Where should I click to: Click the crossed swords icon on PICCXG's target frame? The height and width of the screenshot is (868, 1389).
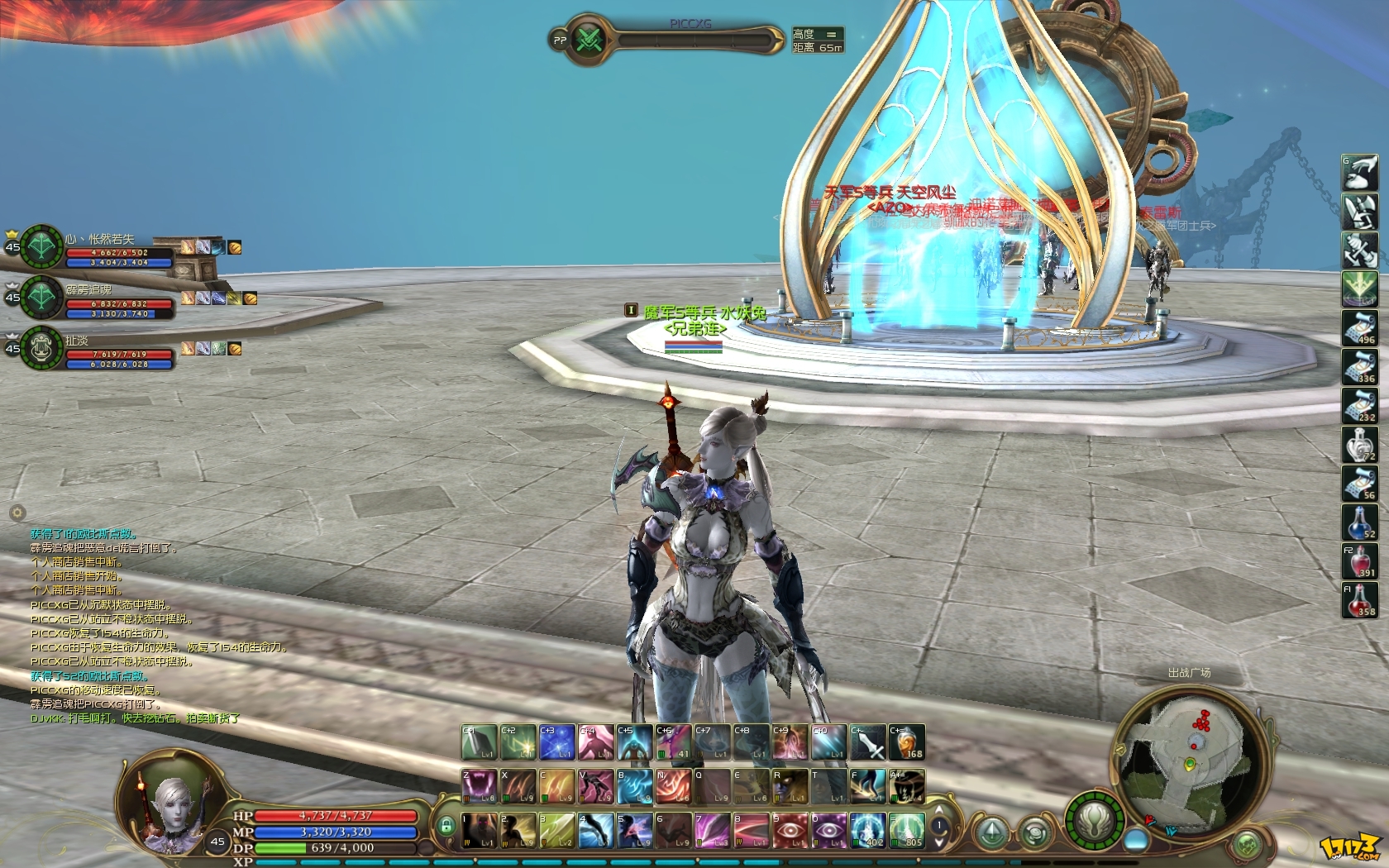pyautogui.click(x=589, y=40)
